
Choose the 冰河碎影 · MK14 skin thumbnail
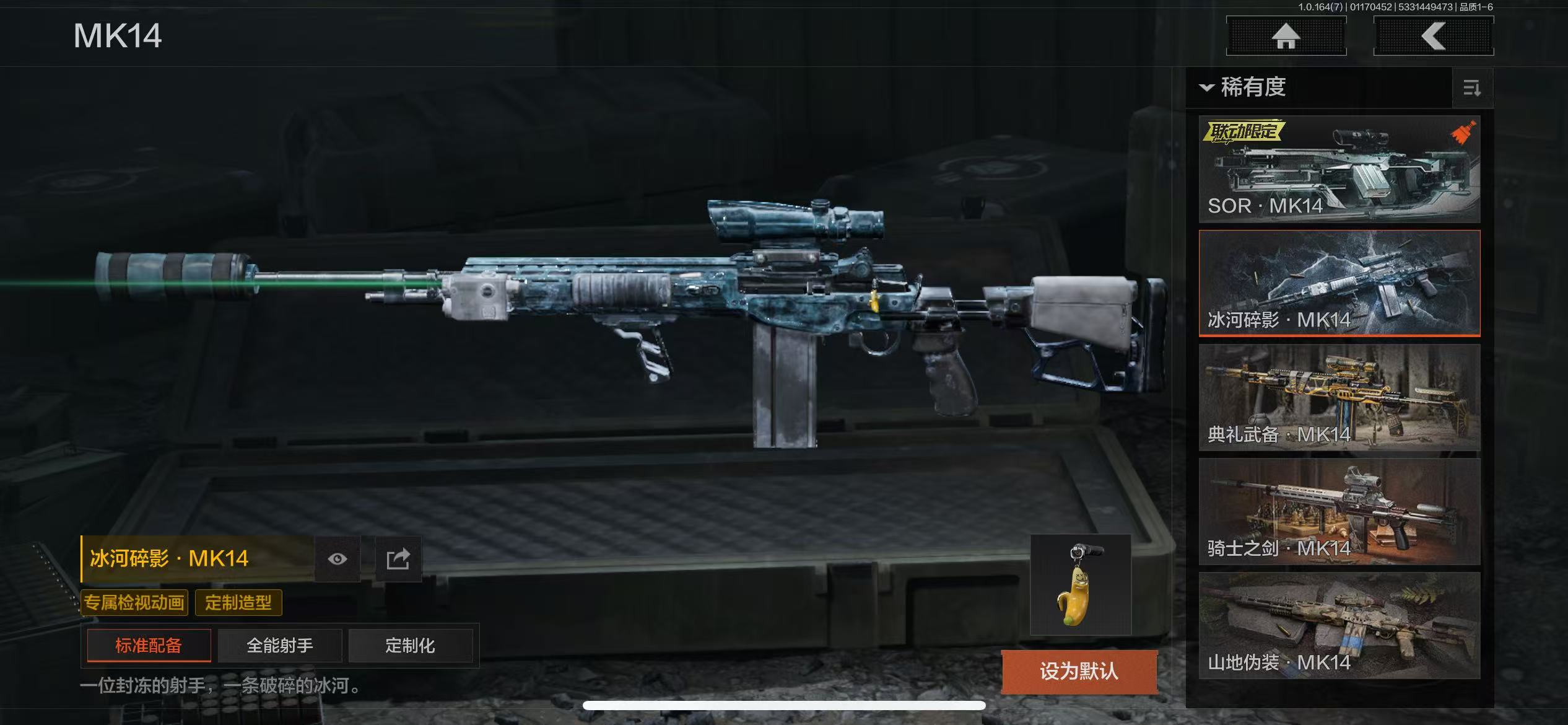(x=1339, y=283)
